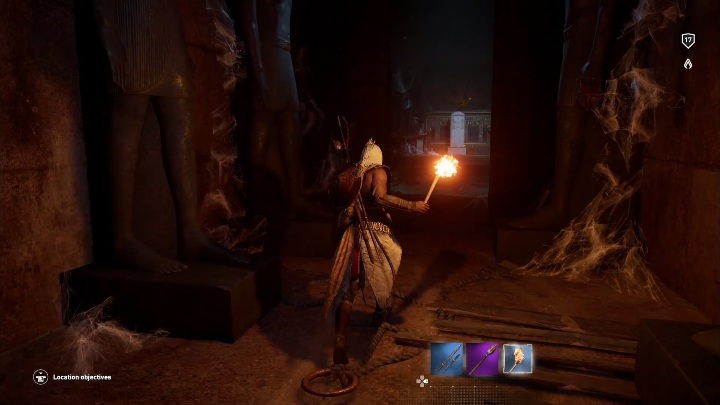This screenshot has height=405, width=720.
Task: Click the level 17 shield badge
Action: pos(688,40)
